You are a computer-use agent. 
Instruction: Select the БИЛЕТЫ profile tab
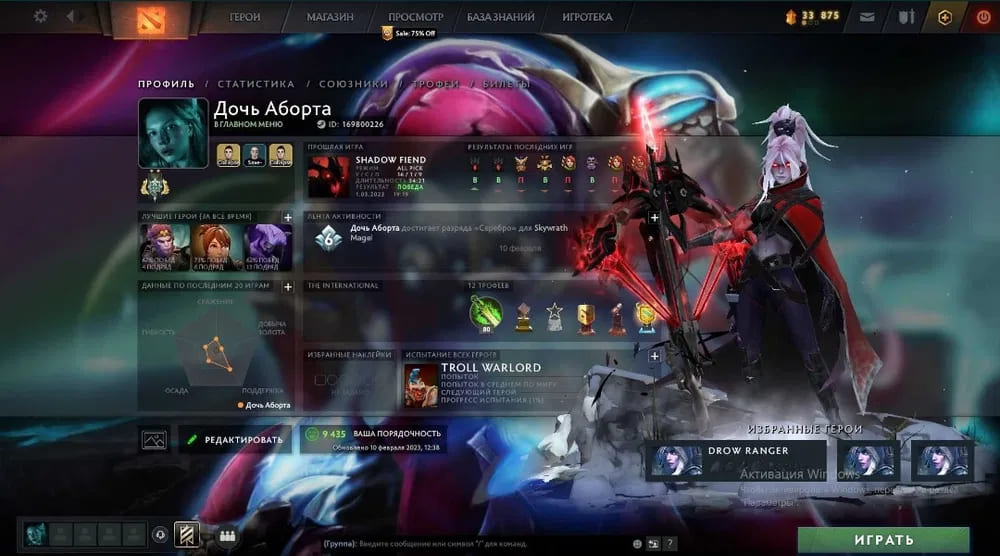coord(508,84)
